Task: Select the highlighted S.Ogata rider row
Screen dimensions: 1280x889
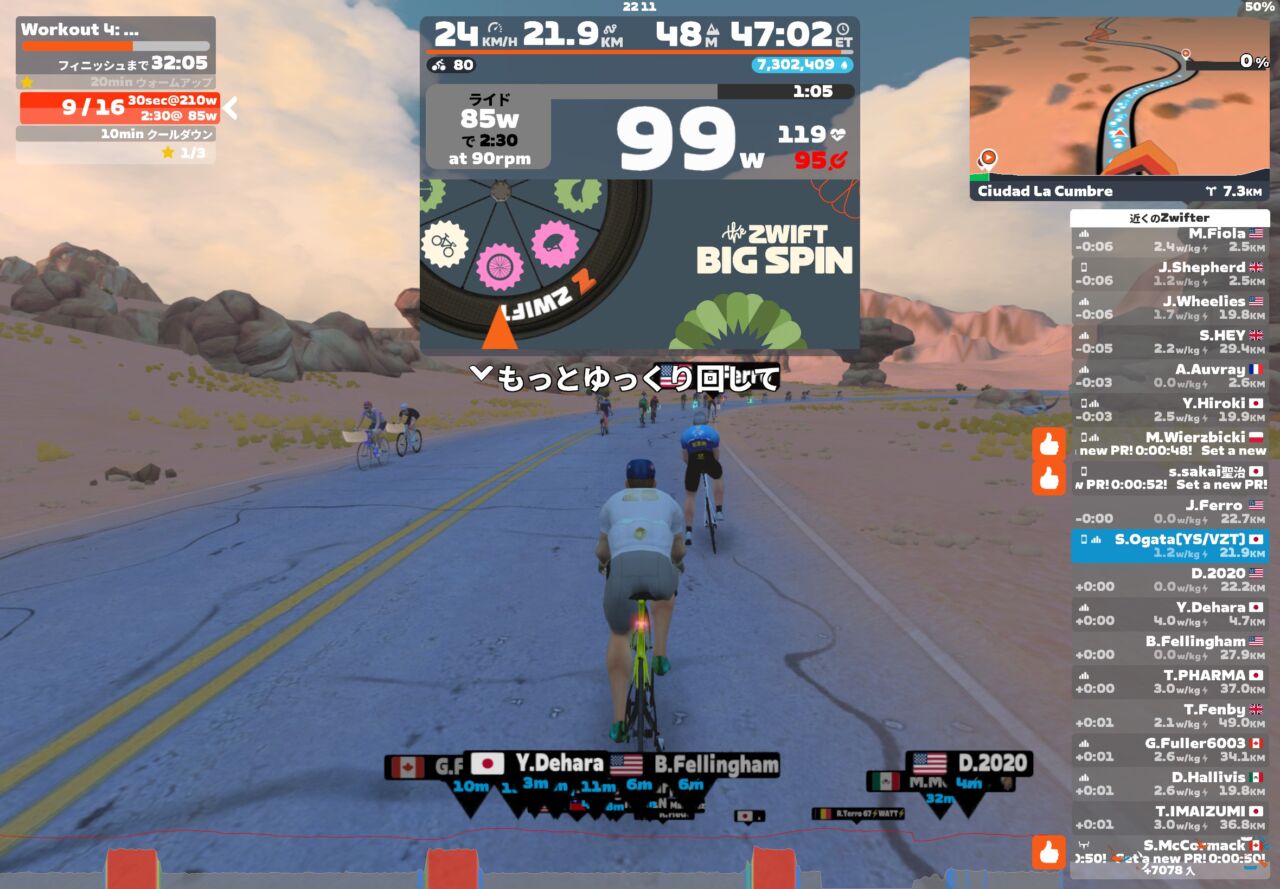Action: tap(1169, 546)
